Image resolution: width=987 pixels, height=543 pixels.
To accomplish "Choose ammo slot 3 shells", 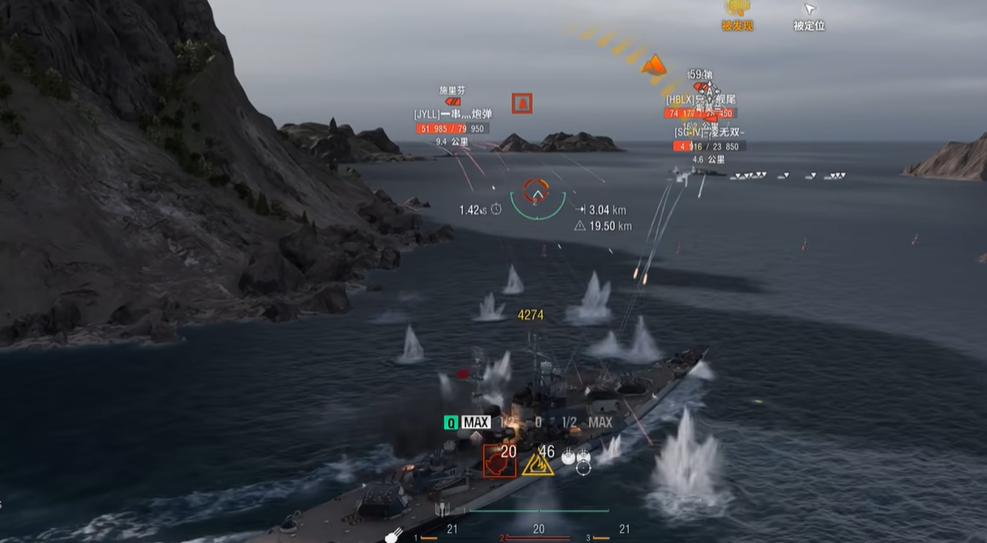I will pyautogui.click(x=623, y=530).
